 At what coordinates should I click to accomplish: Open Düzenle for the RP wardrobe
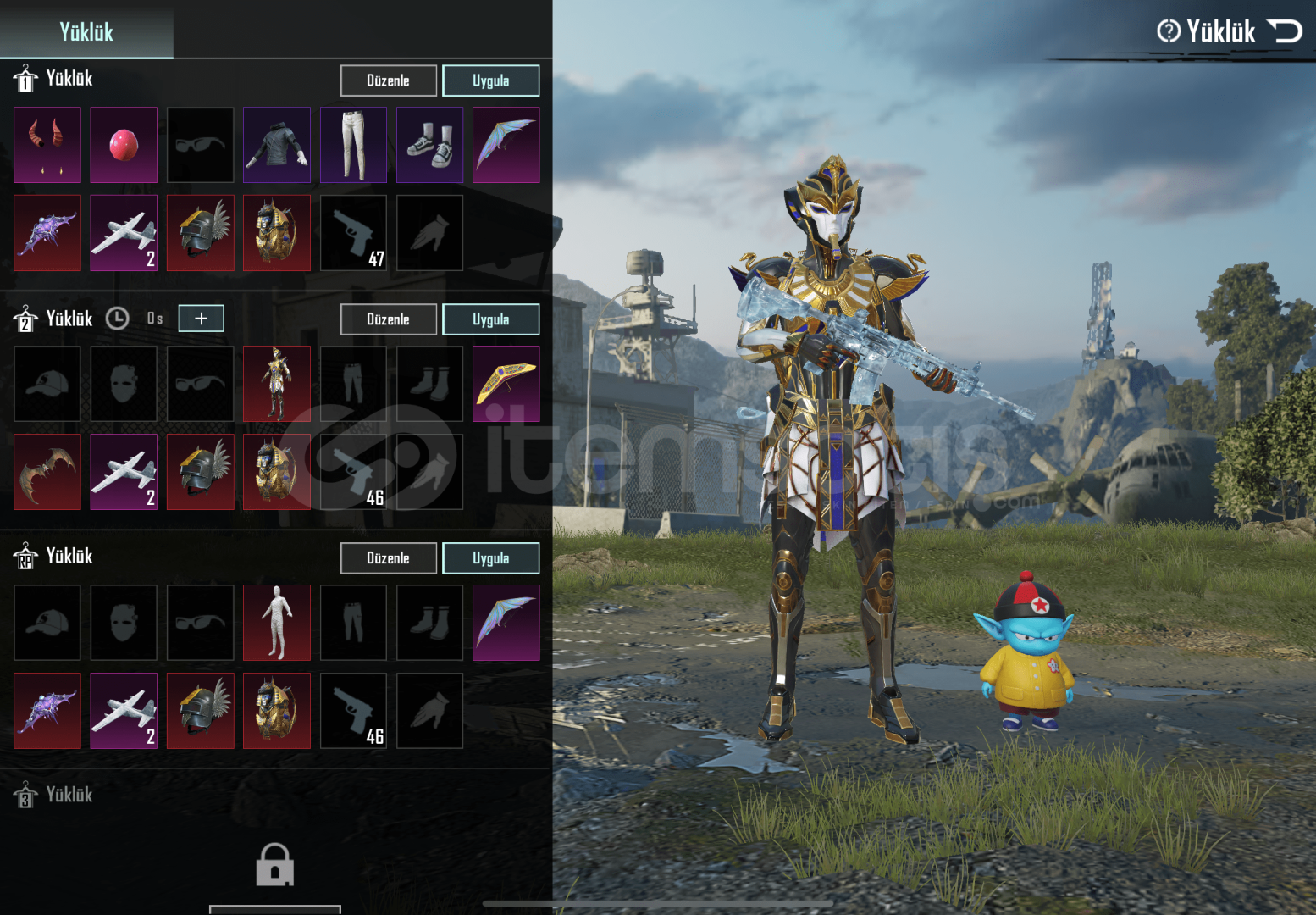(388, 558)
